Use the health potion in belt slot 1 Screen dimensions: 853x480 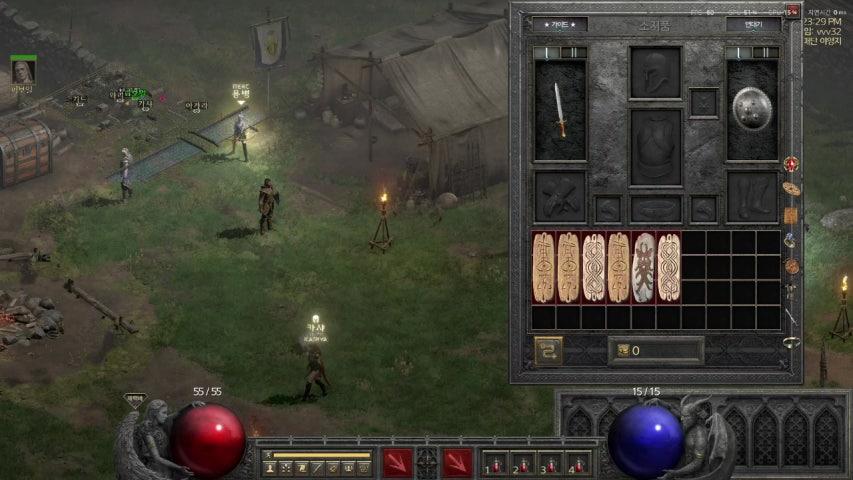click(x=496, y=464)
